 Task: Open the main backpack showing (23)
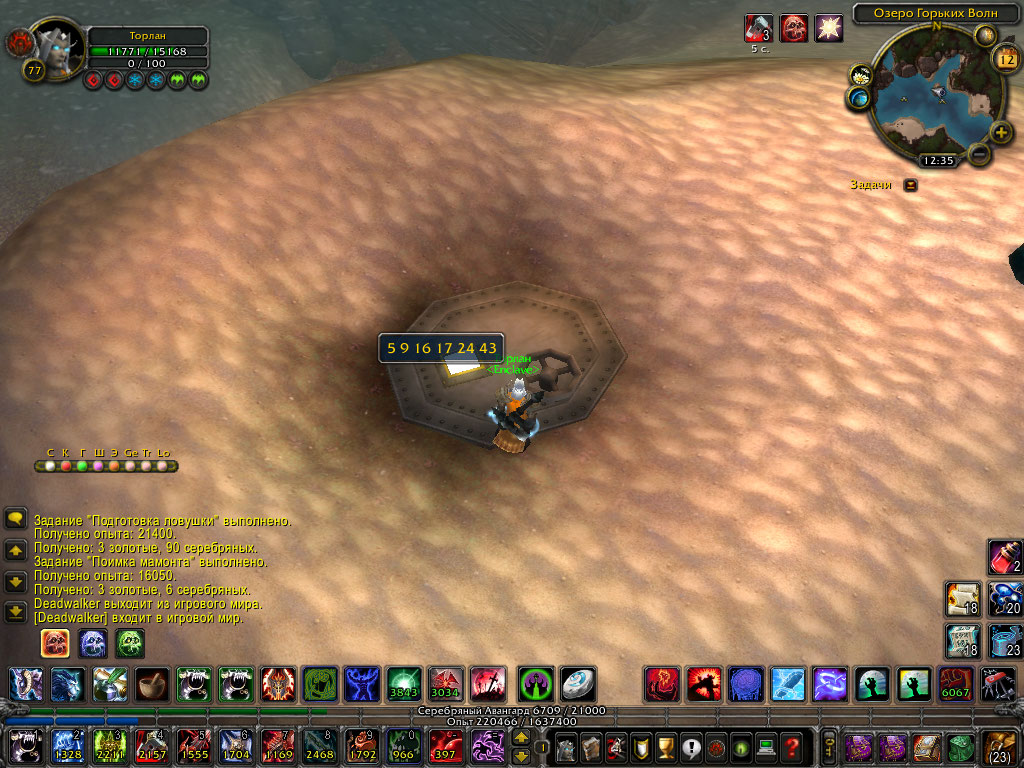point(1000,747)
